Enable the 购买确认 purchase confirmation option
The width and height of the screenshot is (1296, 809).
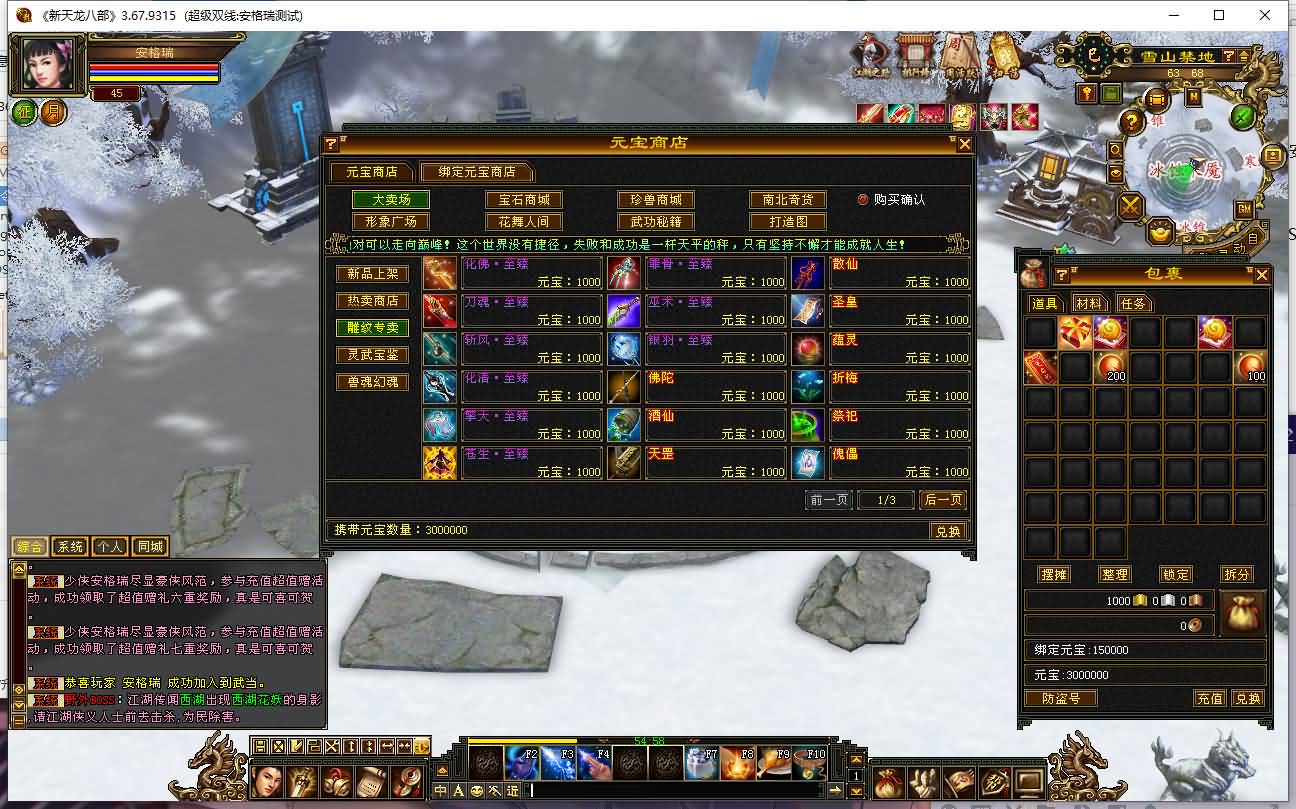click(x=862, y=197)
